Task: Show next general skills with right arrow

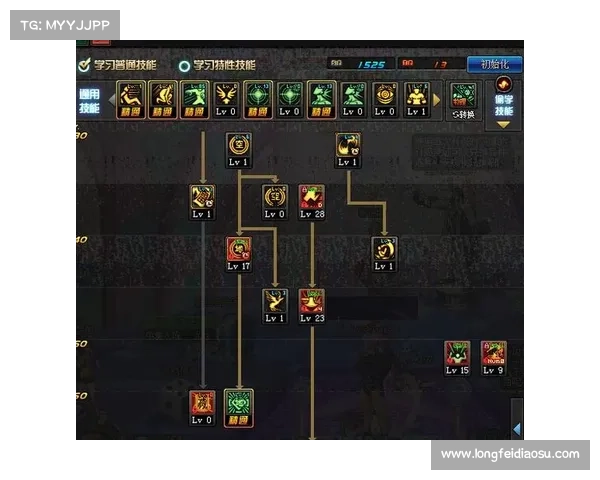Action: [436, 99]
